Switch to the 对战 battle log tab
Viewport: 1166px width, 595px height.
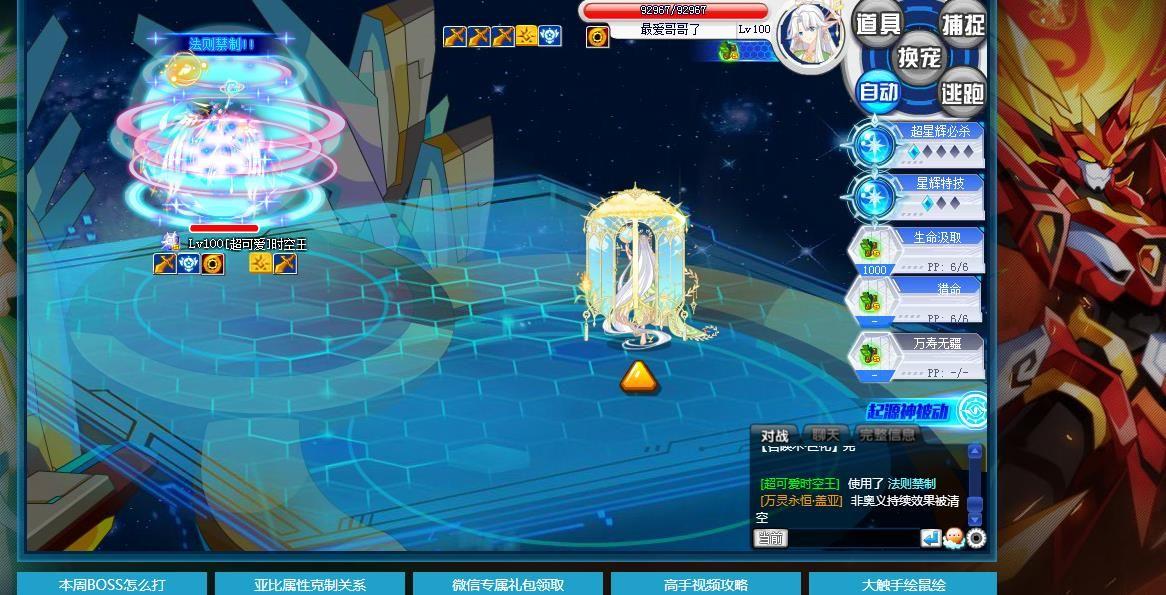(x=775, y=435)
